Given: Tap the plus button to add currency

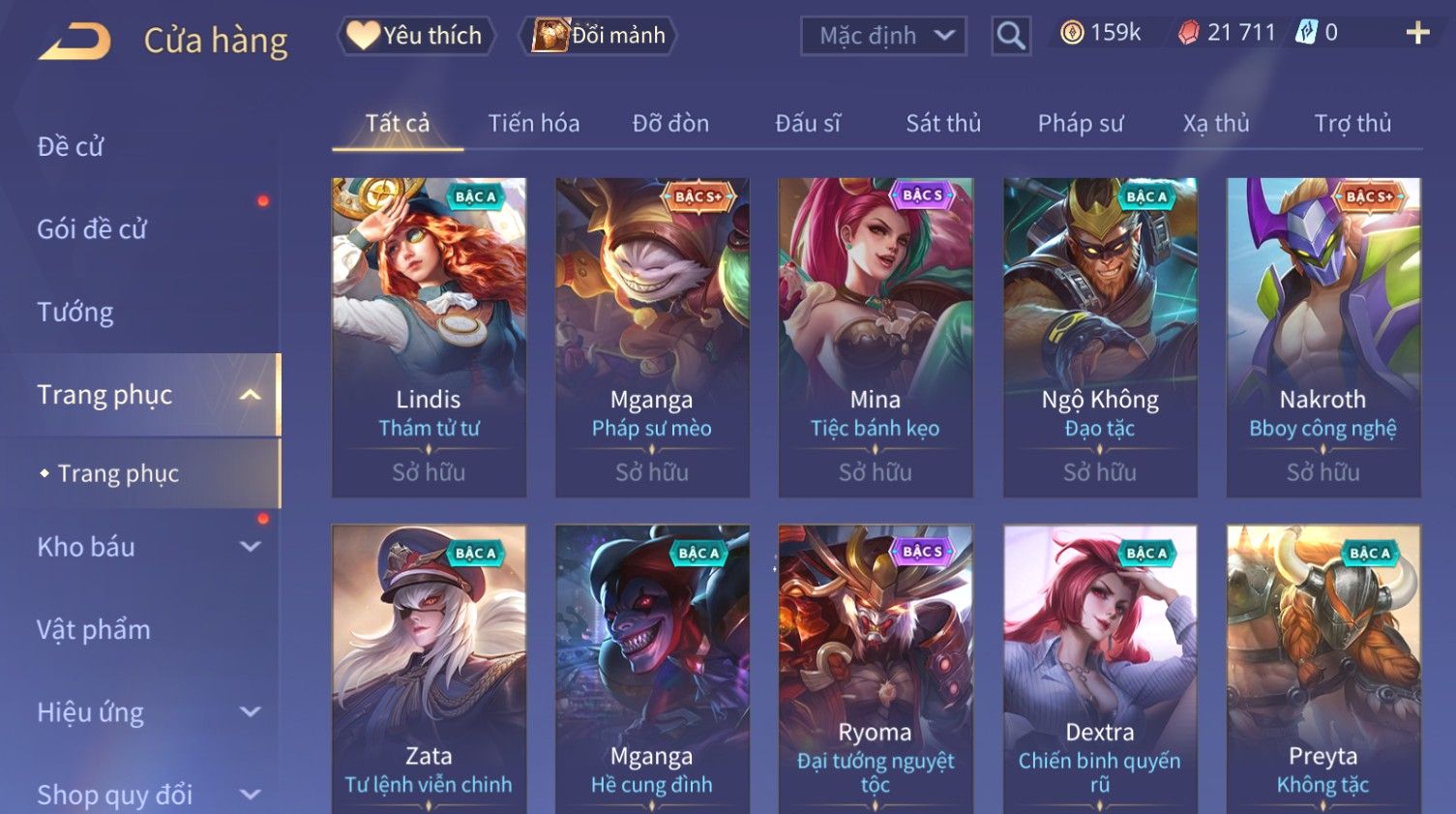Looking at the screenshot, I should 1417,33.
